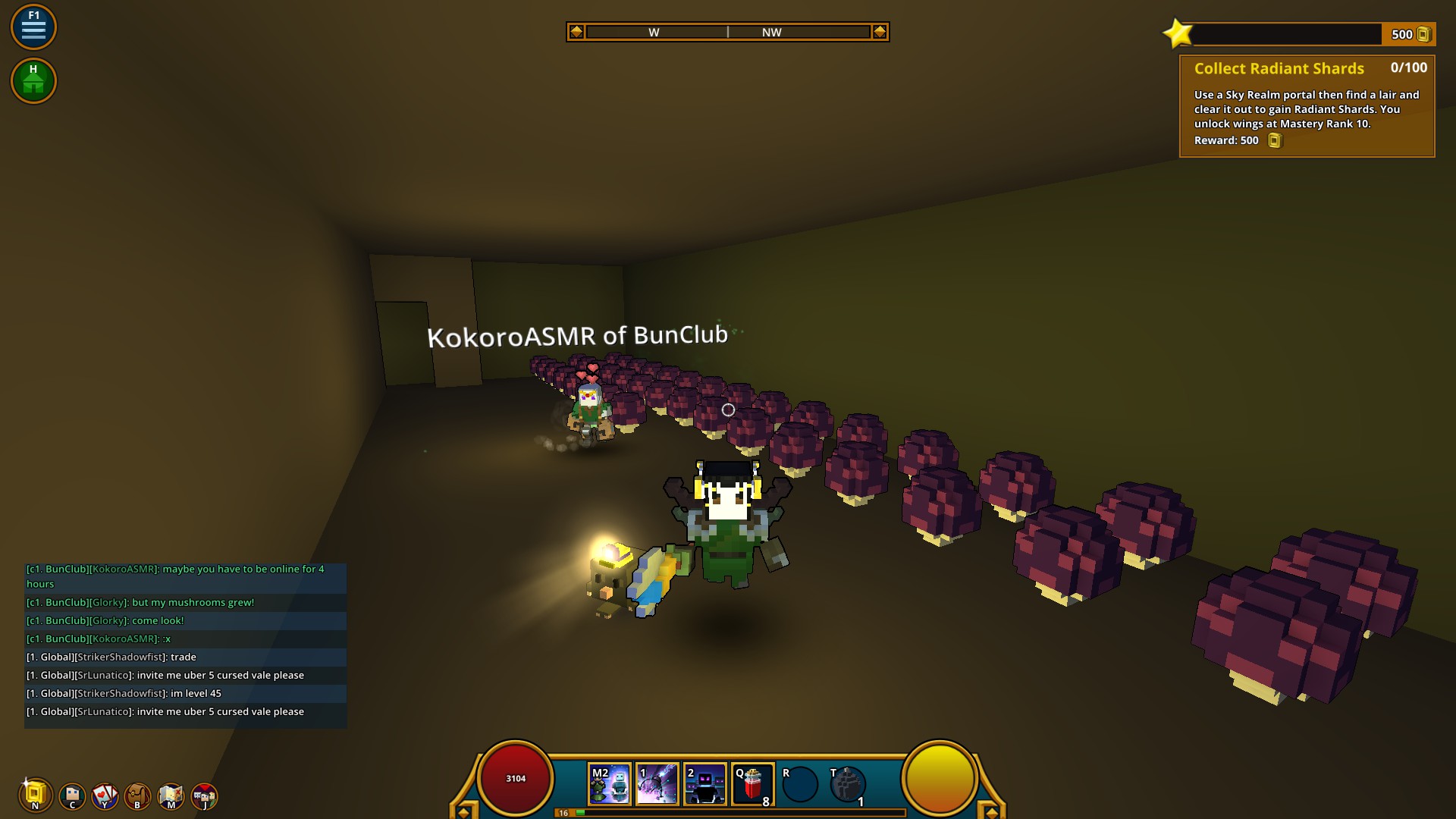Click the left arrow on the compass bar
Viewport: 1456px width, 819px height.
click(x=576, y=32)
